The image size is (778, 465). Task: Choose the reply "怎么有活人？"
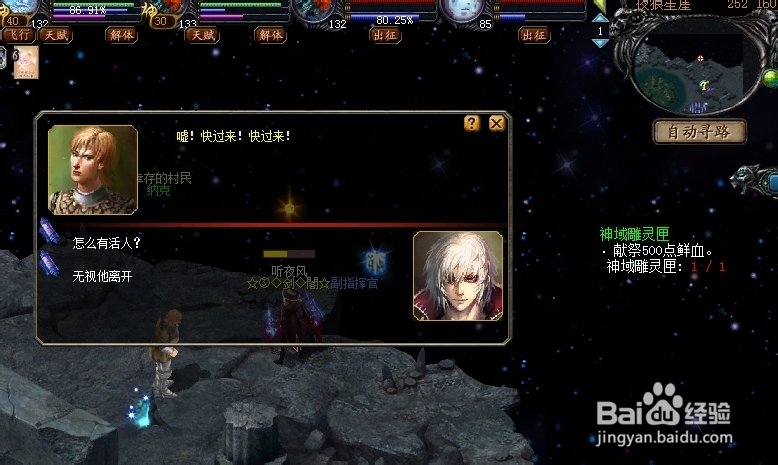click(107, 242)
